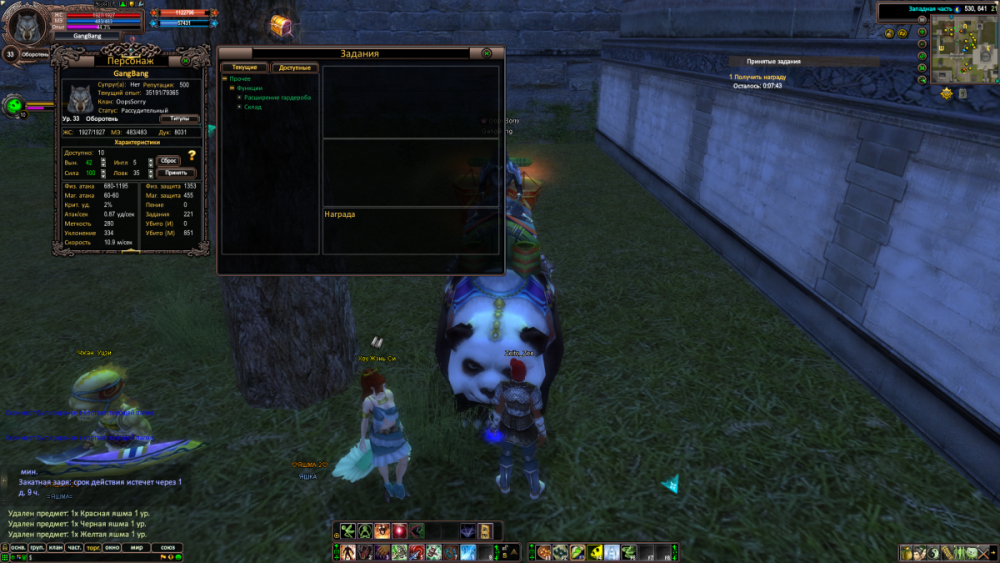1000x563 pixels.
Task: Select the Склад quest entry
Action: tap(254, 107)
